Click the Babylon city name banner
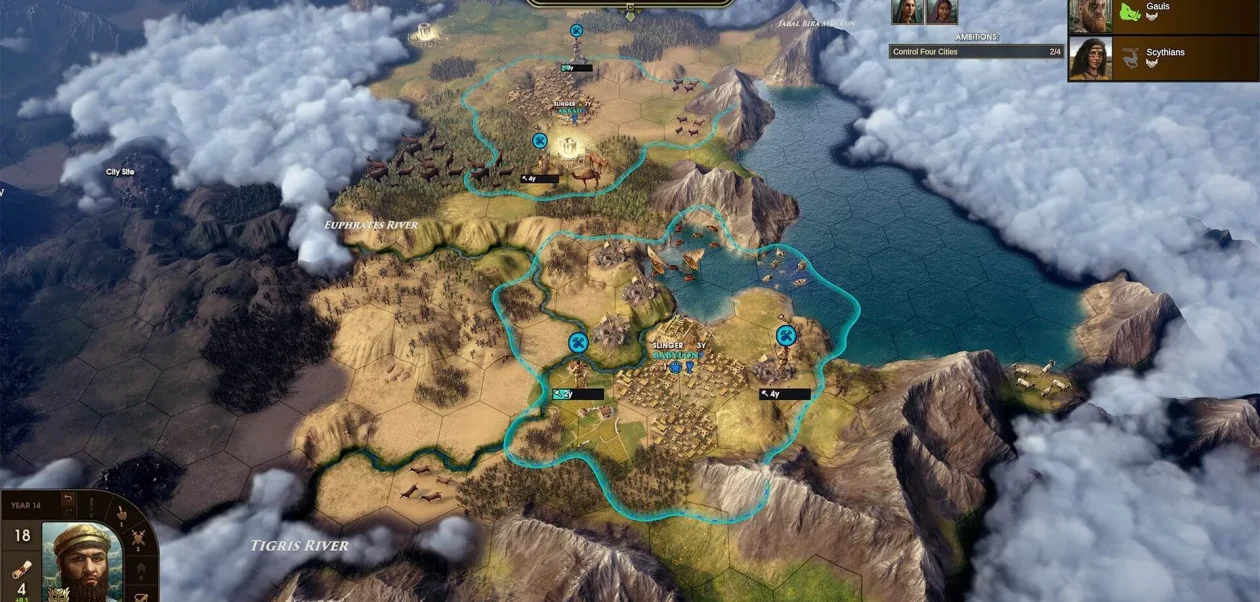 (x=679, y=355)
